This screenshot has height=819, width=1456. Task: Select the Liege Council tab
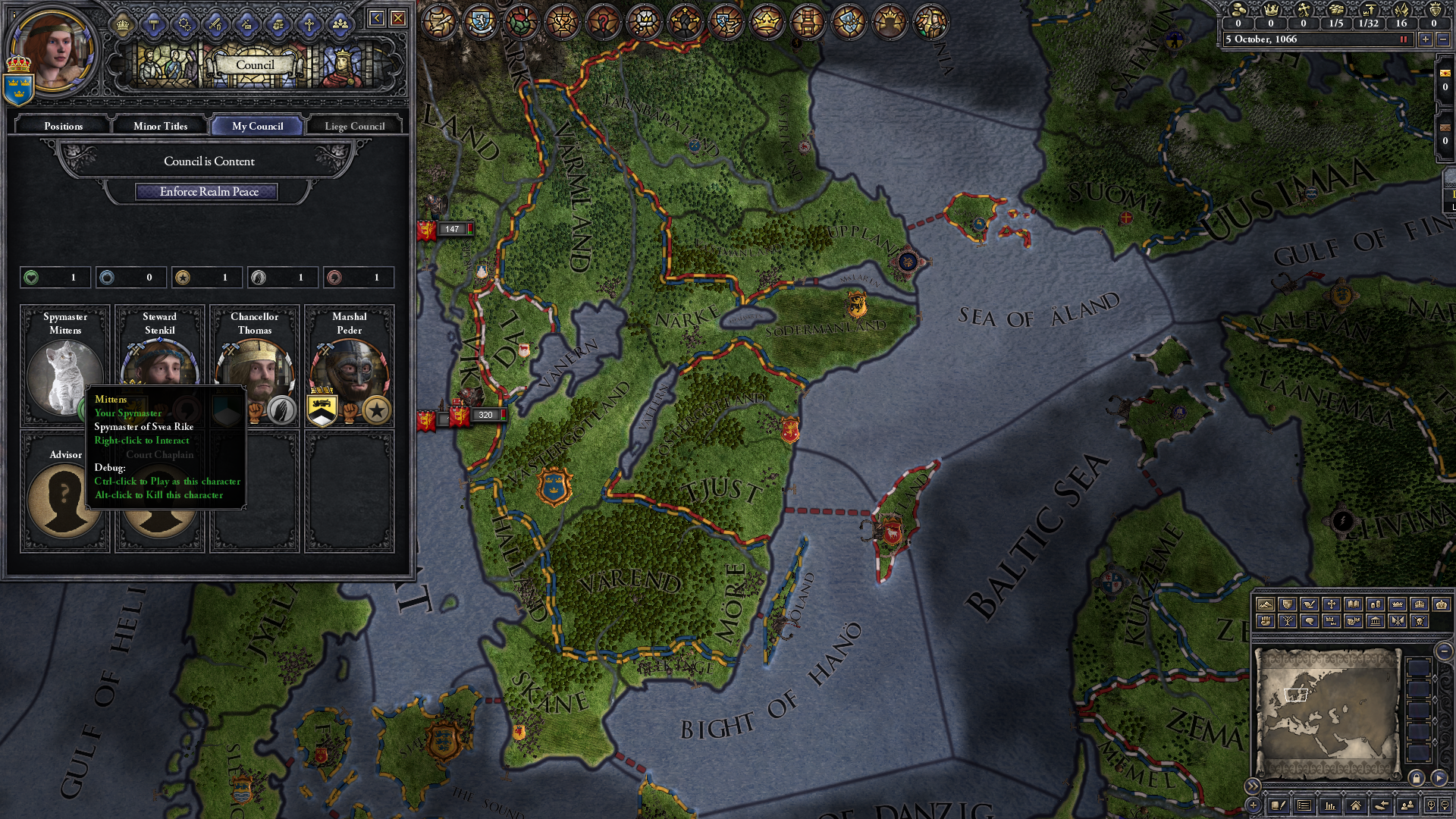click(354, 126)
